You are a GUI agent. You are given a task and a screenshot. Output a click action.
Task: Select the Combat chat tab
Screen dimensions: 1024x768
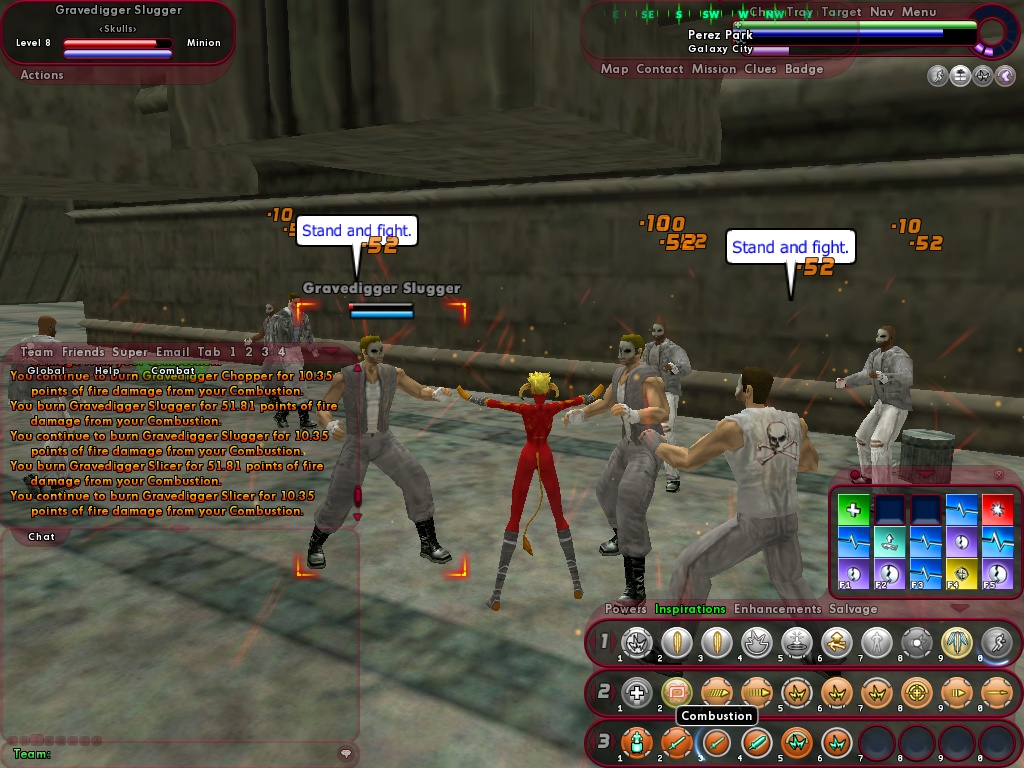pyautogui.click(x=173, y=370)
